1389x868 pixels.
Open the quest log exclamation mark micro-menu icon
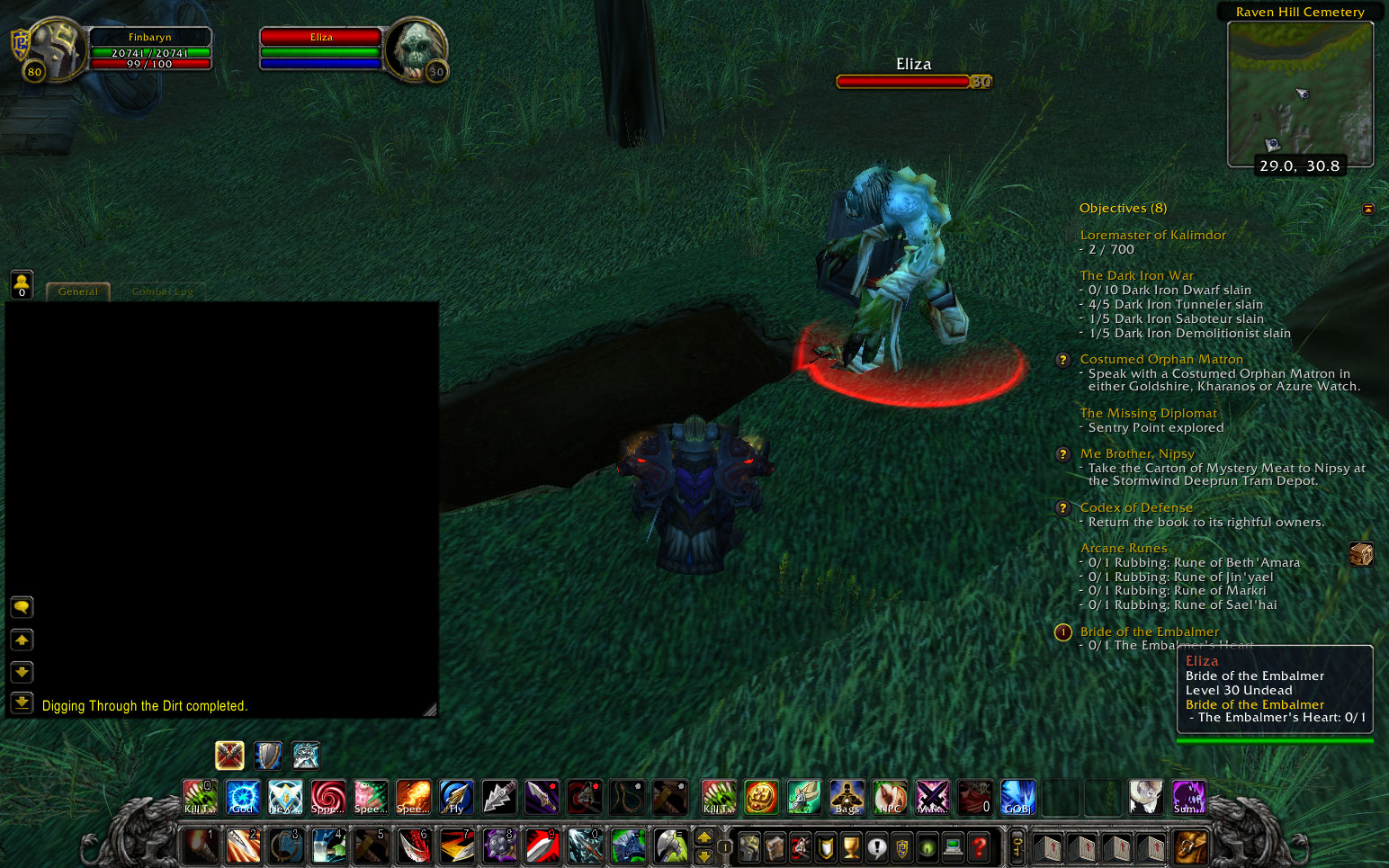pyautogui.click(x=879, y=846)
